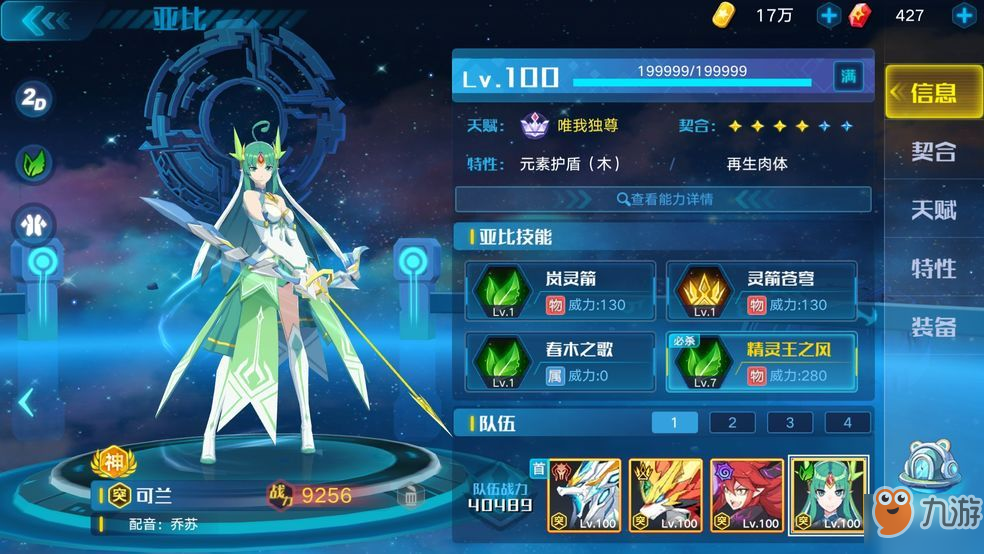Open 查看能力详情 ability details

tap(664, 199)
